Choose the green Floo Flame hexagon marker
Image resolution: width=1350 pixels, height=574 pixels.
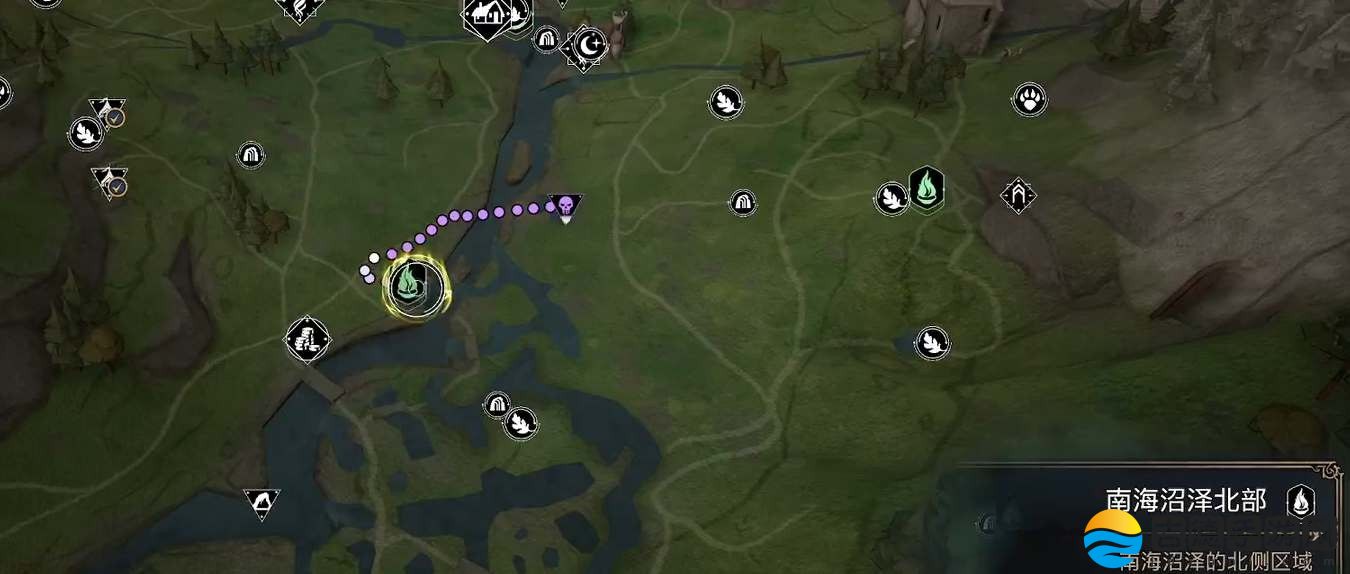(x=927, y=188)
